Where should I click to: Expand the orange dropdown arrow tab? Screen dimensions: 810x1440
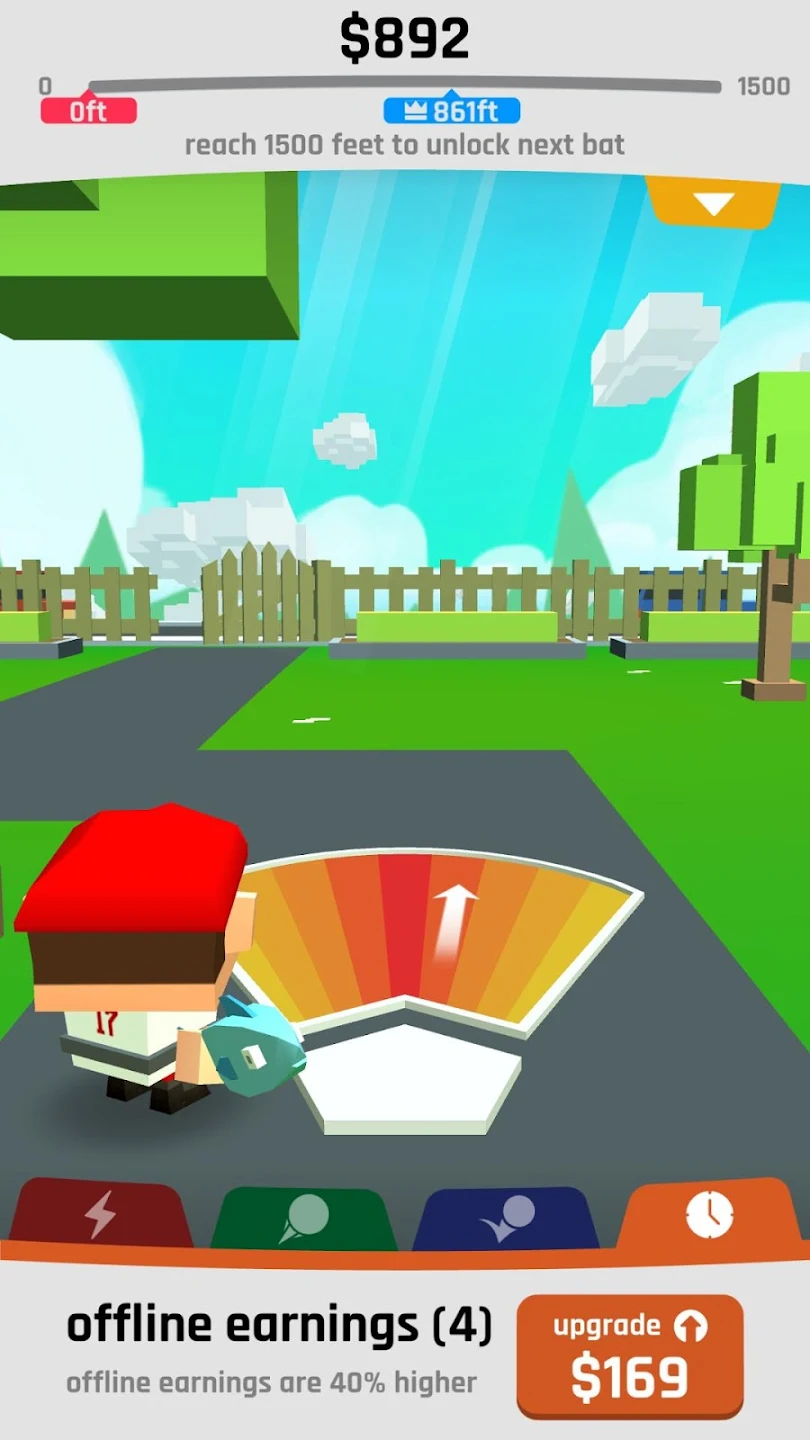pyautogui.click(x=713, y=203)
